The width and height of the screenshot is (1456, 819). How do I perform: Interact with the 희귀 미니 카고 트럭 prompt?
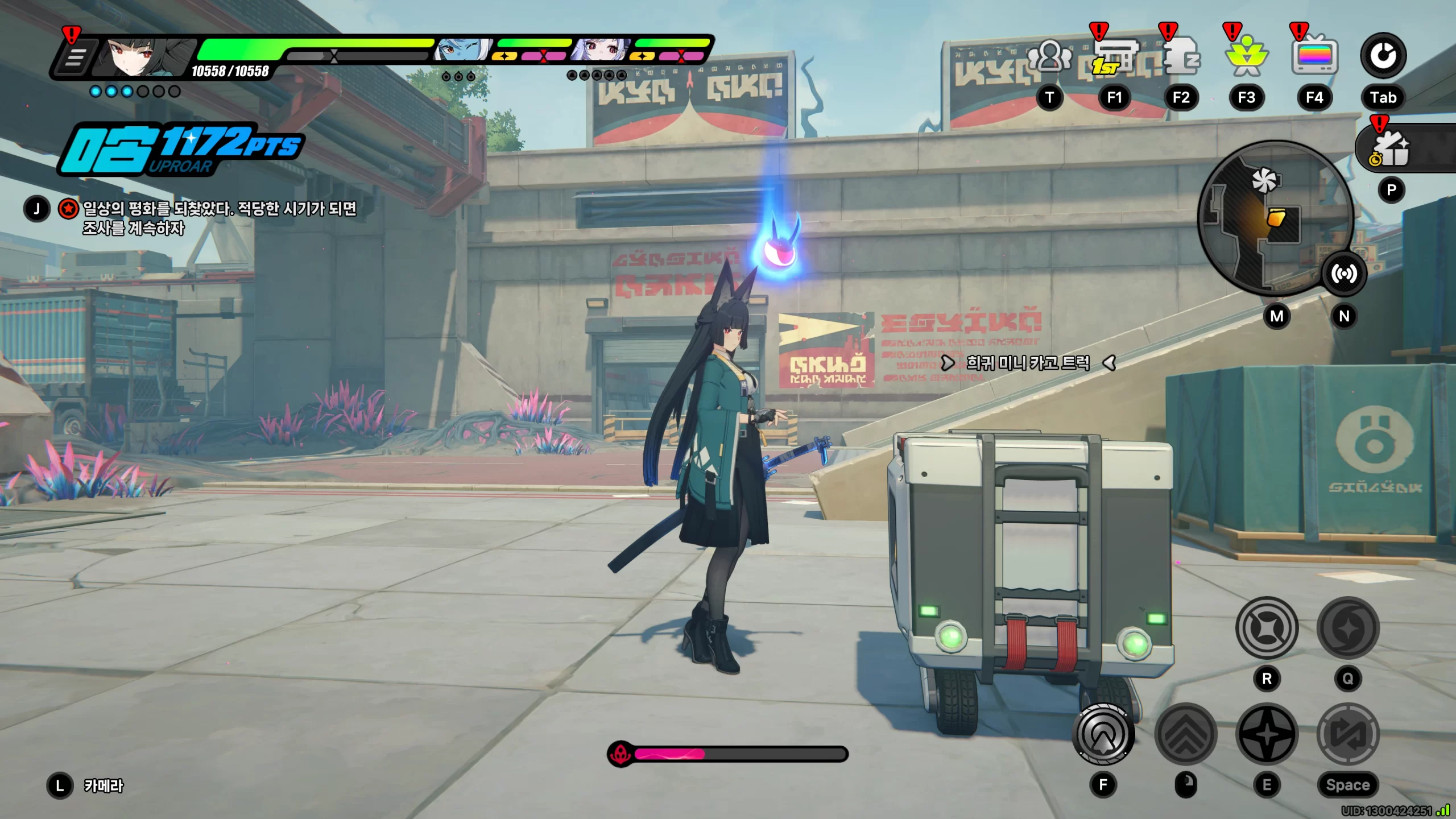tap(1028, 363)
